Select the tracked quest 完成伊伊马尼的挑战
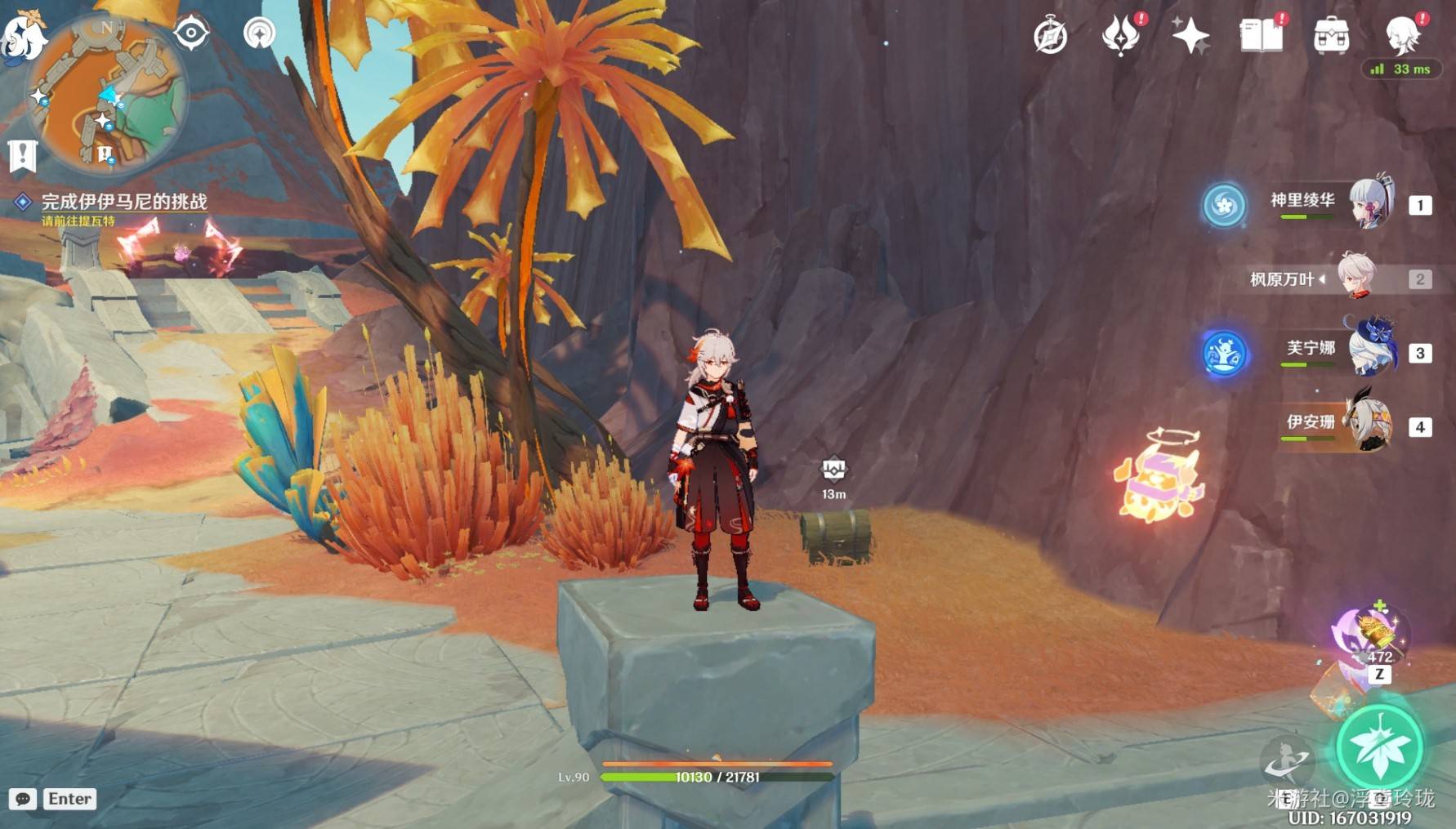This screenshot has width=1456, height=829. (124, 202)
